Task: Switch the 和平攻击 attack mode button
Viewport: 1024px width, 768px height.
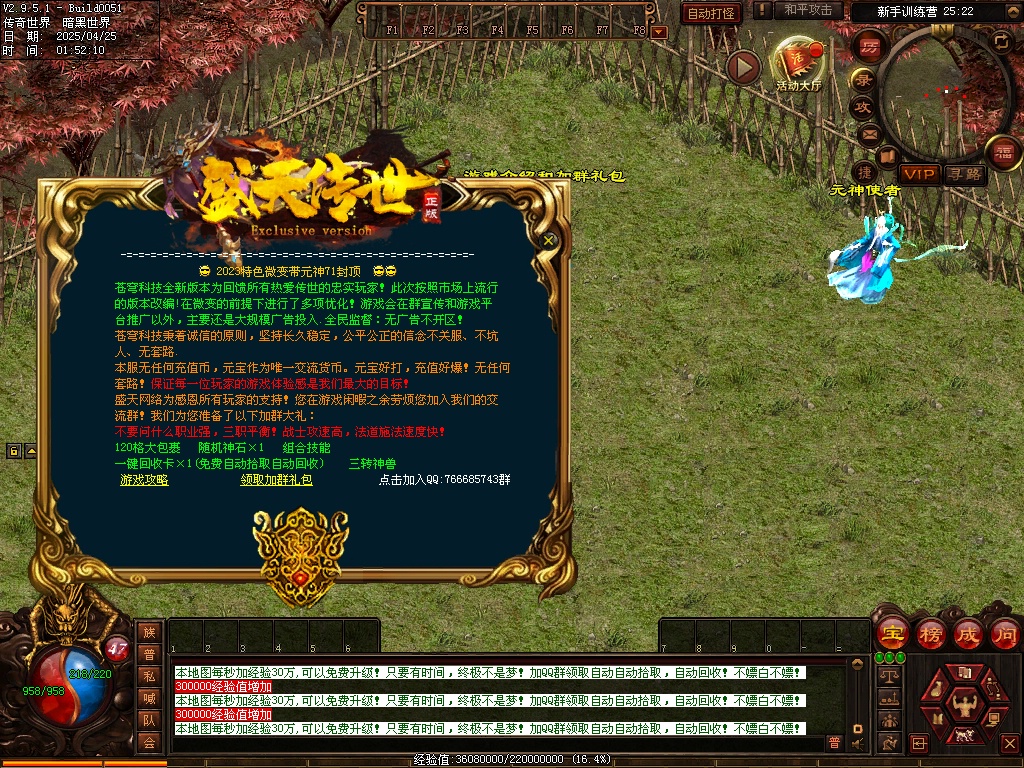Action: 808,11
